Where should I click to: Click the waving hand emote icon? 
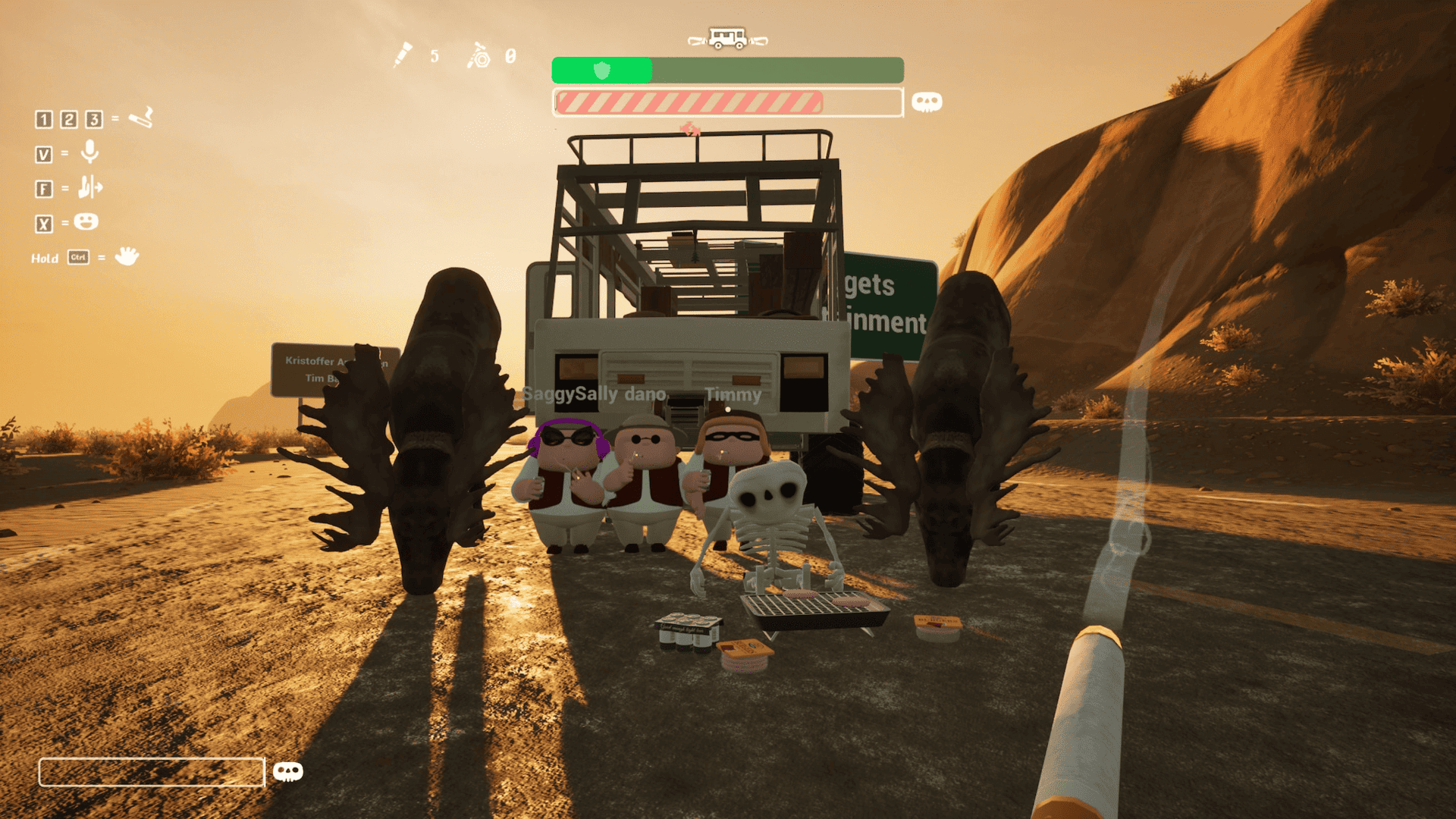[x=127, y=256]
